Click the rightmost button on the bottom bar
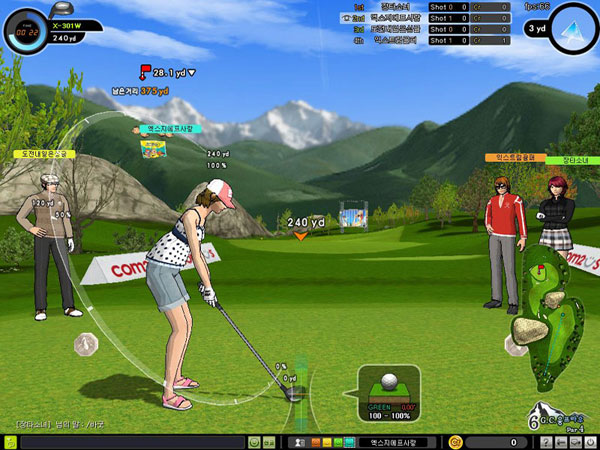600x450 pixels. (589, 441)
